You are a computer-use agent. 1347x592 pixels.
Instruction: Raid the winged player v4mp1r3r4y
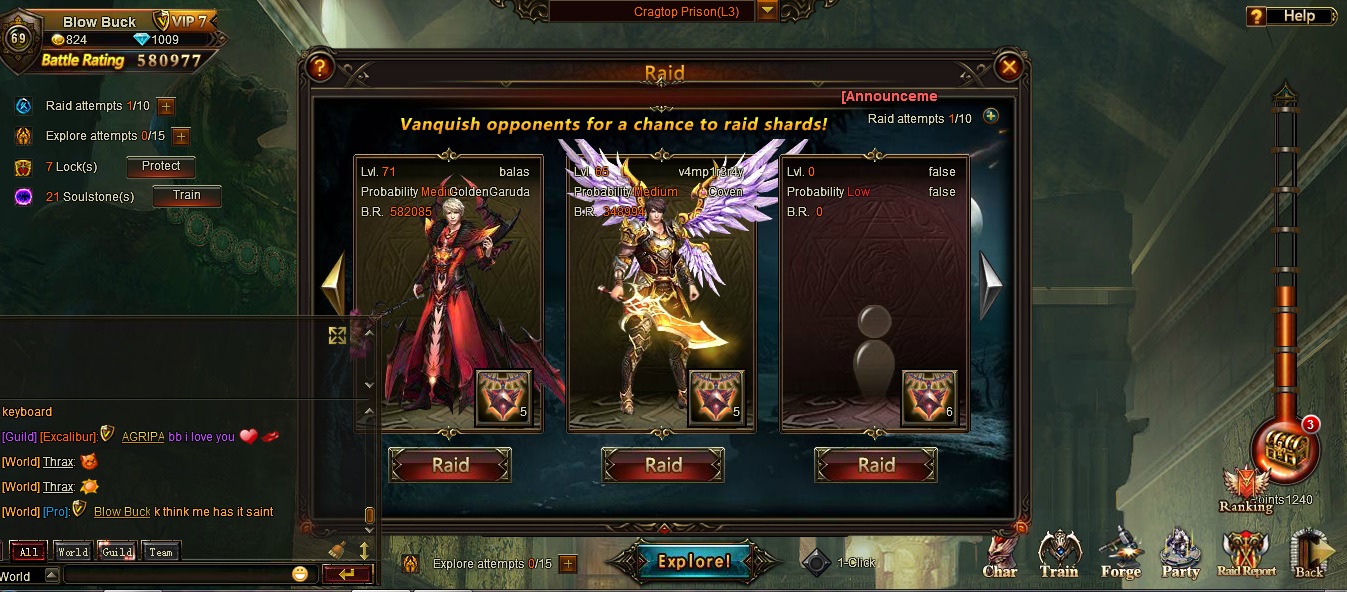pos(663,465)
